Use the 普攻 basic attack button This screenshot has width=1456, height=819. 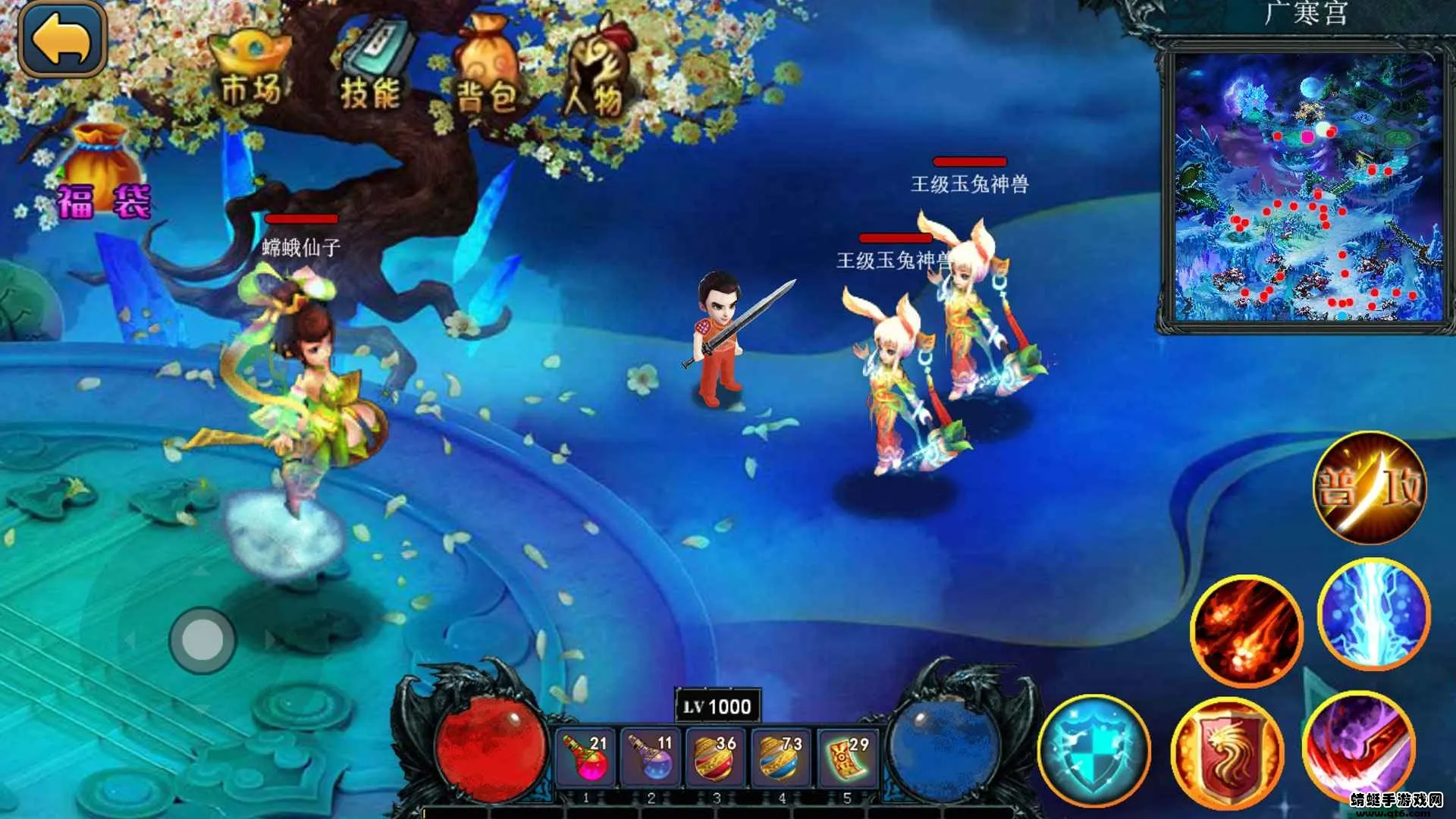click(1370, 488)
